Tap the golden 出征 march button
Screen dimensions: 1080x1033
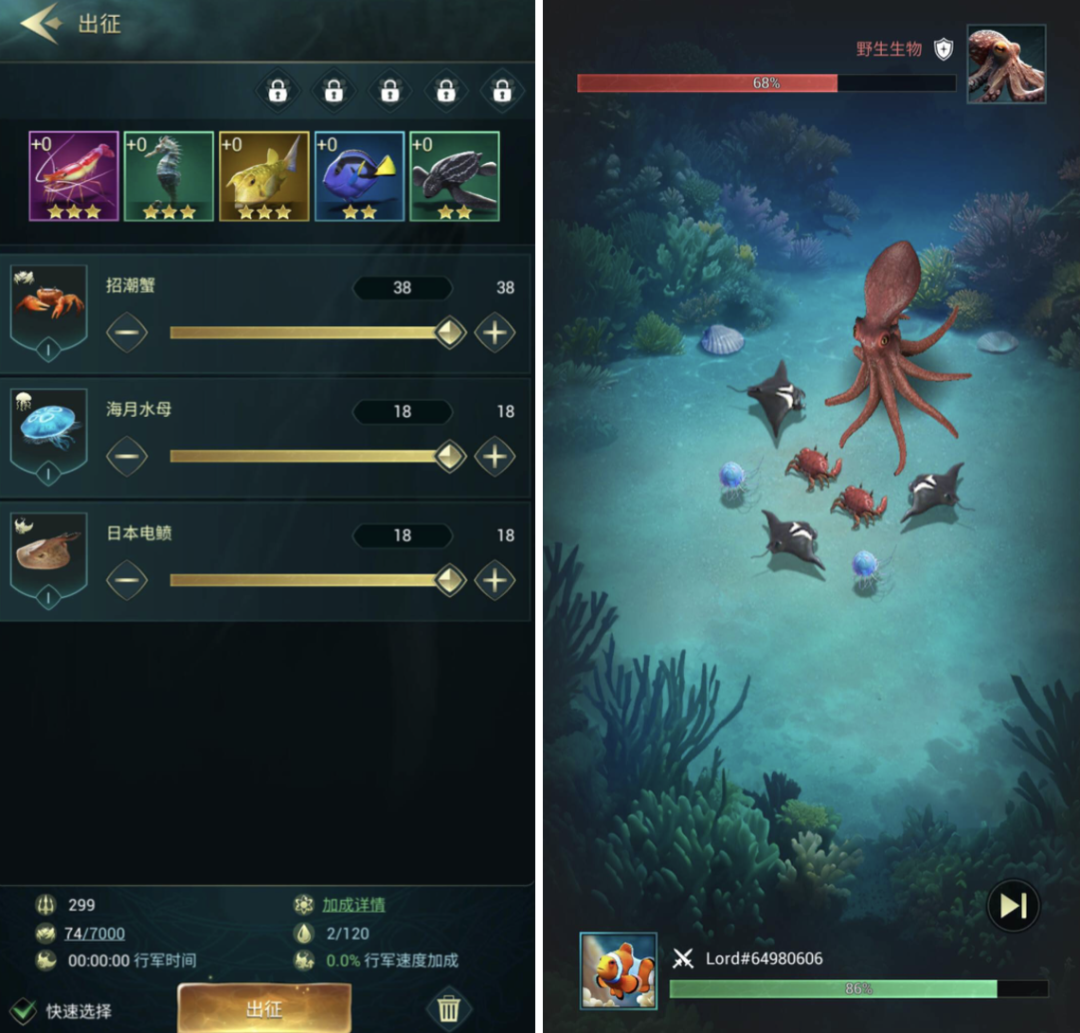point(264,1009)
